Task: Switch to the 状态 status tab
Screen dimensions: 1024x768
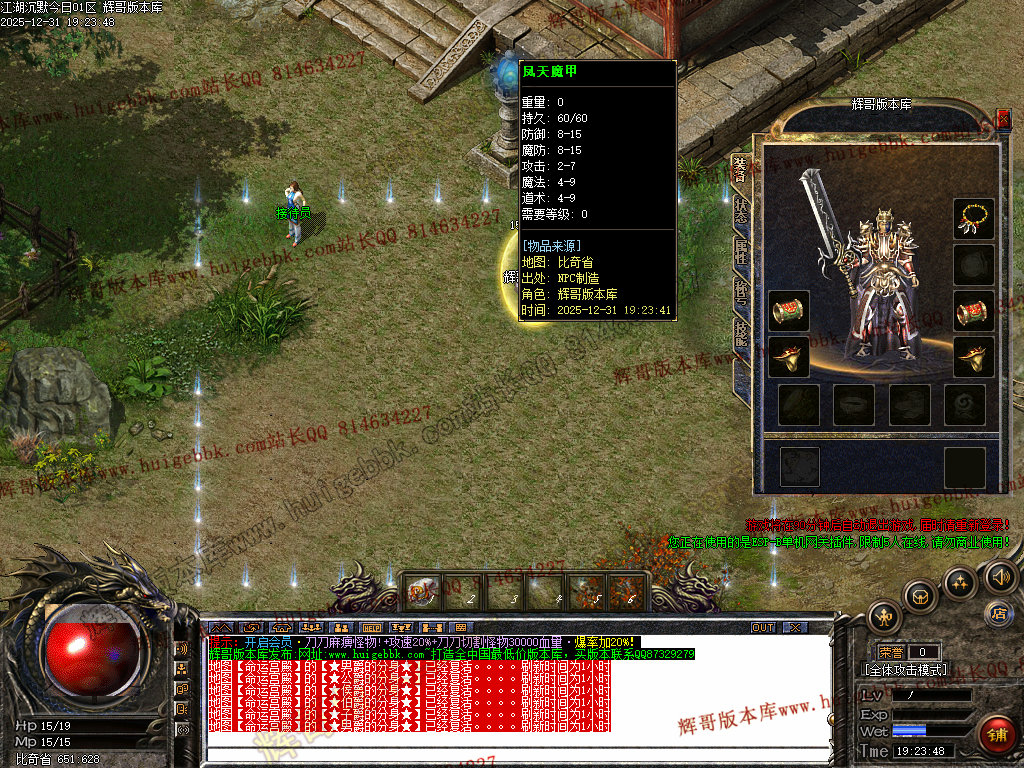Action: pos(740,210)
